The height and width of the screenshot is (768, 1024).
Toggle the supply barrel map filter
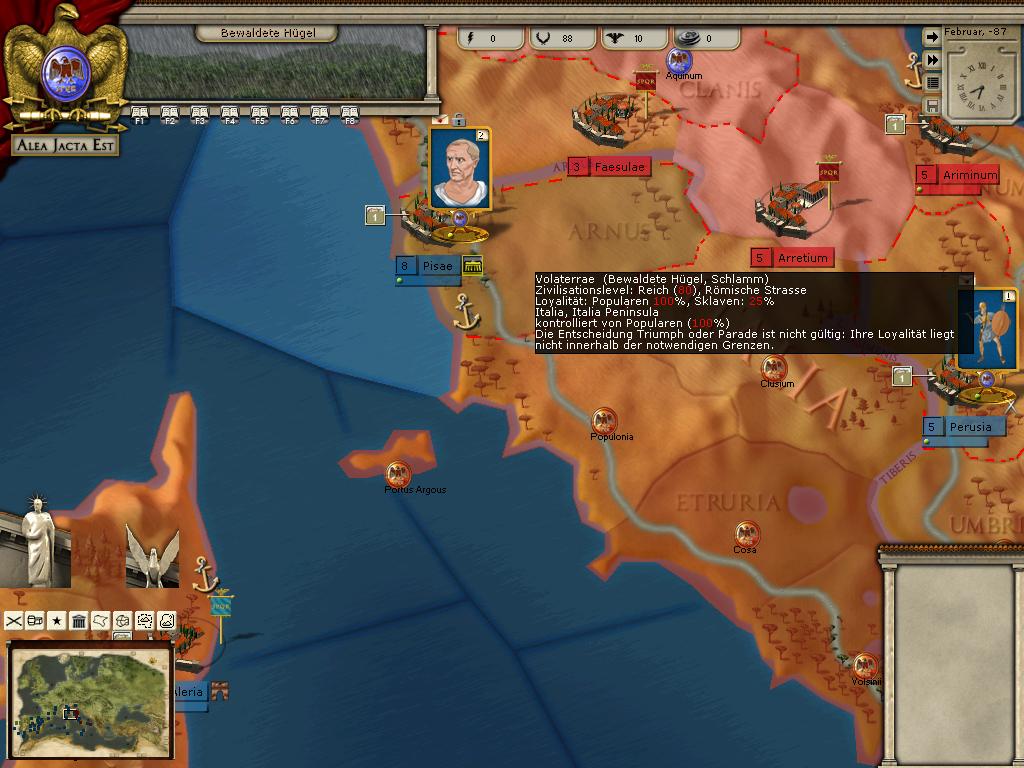36,621
